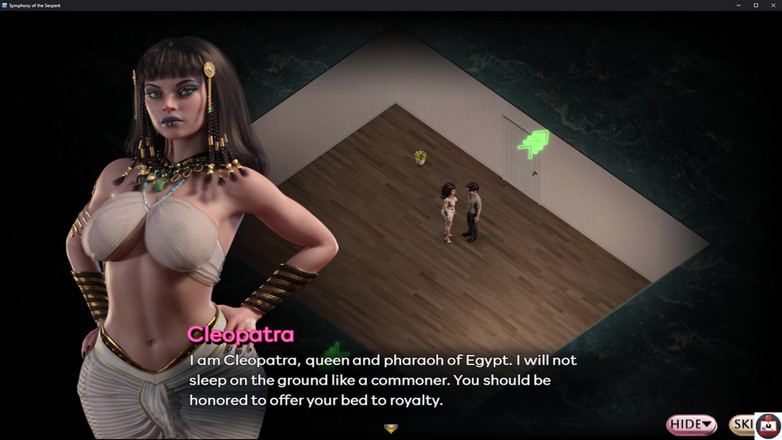782x440 pixels.
Task: Open the red joystick overlay icon
Action: pyautogui.click(x=768, y=425)
